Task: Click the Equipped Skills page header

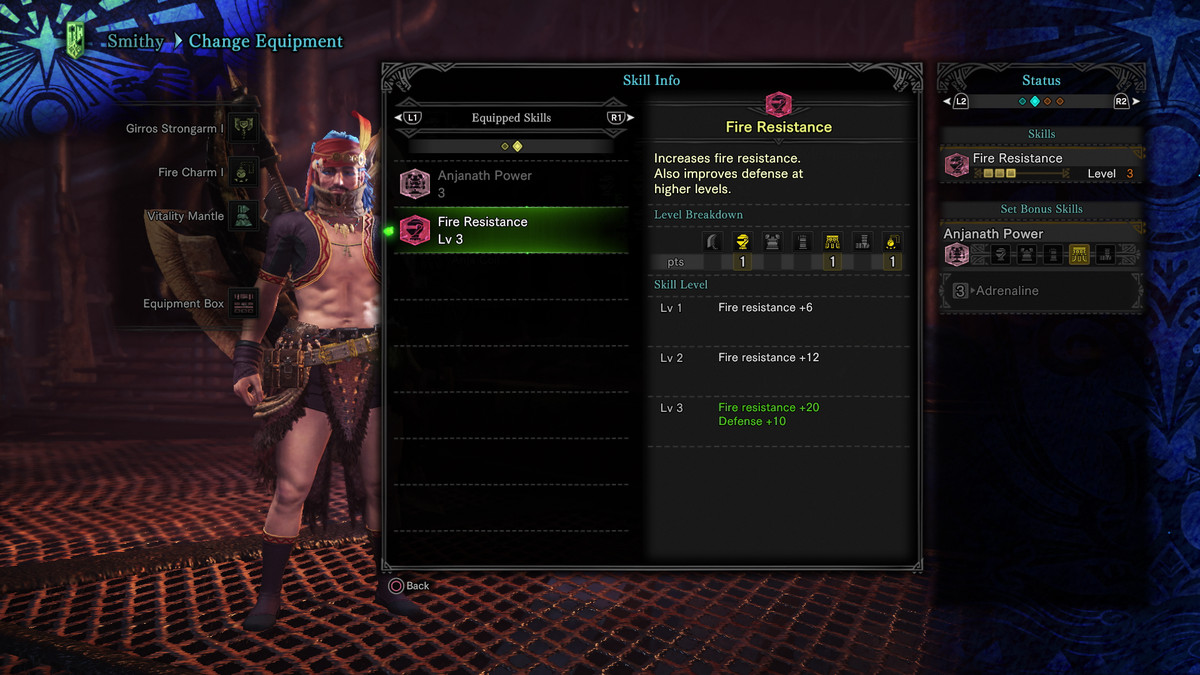Action: (511, 118)
